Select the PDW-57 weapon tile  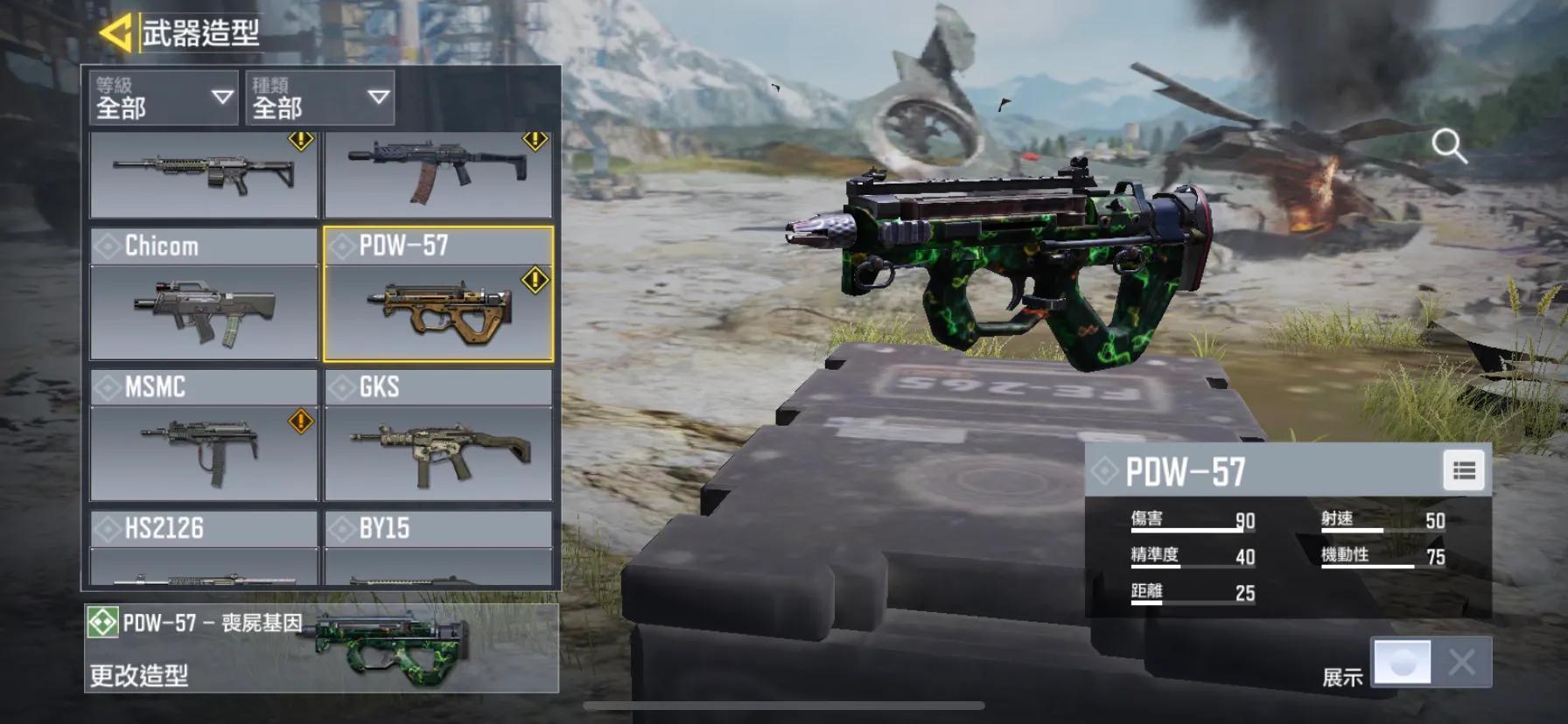[438, 294]
